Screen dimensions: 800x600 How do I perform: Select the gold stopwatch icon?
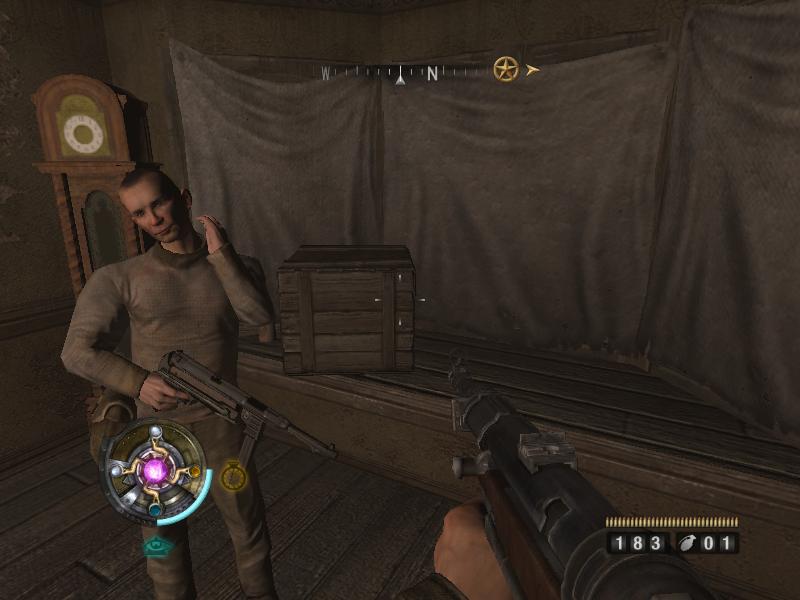[x=233, y=475]
